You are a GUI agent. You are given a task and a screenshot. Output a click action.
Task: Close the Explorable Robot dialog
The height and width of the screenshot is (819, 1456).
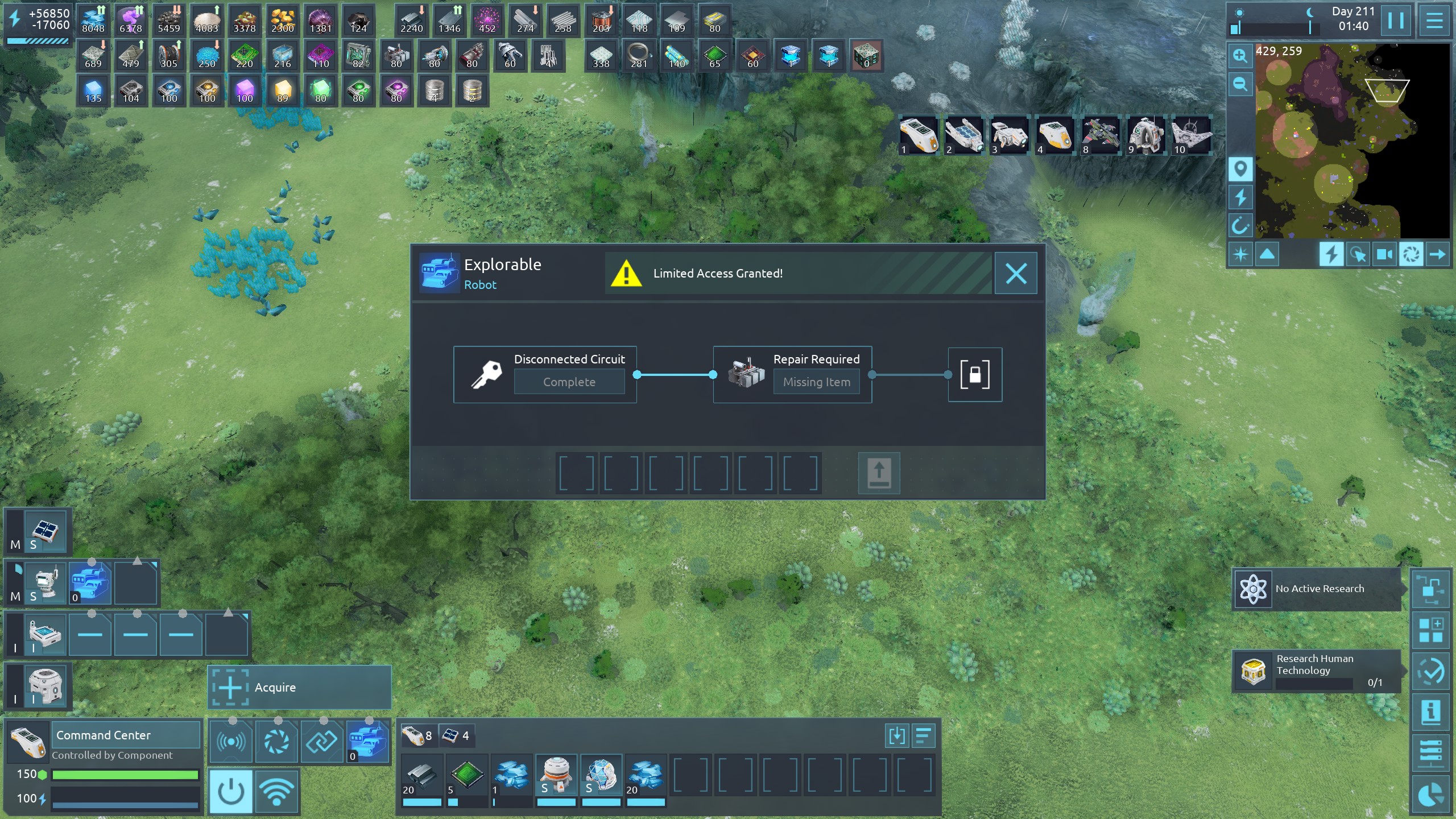click(x=1016, y=274)
